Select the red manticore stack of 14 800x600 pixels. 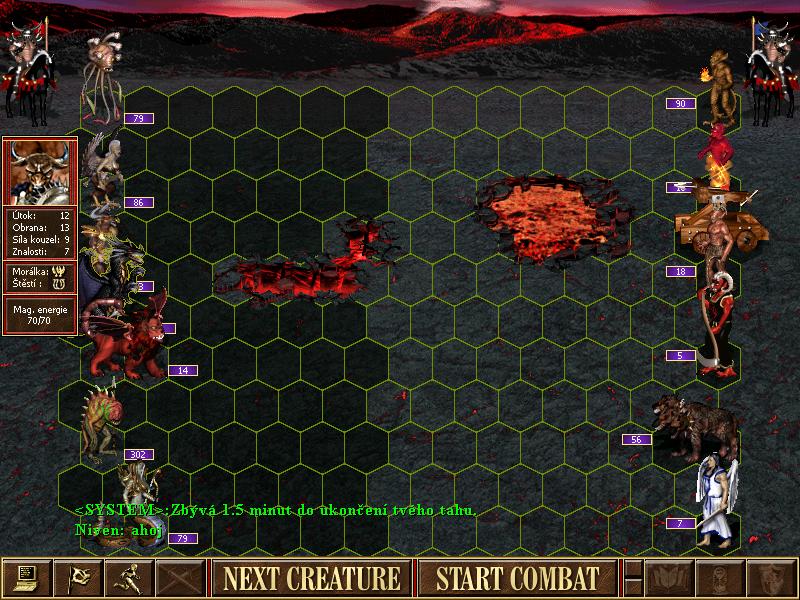pyautogui.click(x=125, y=340)
